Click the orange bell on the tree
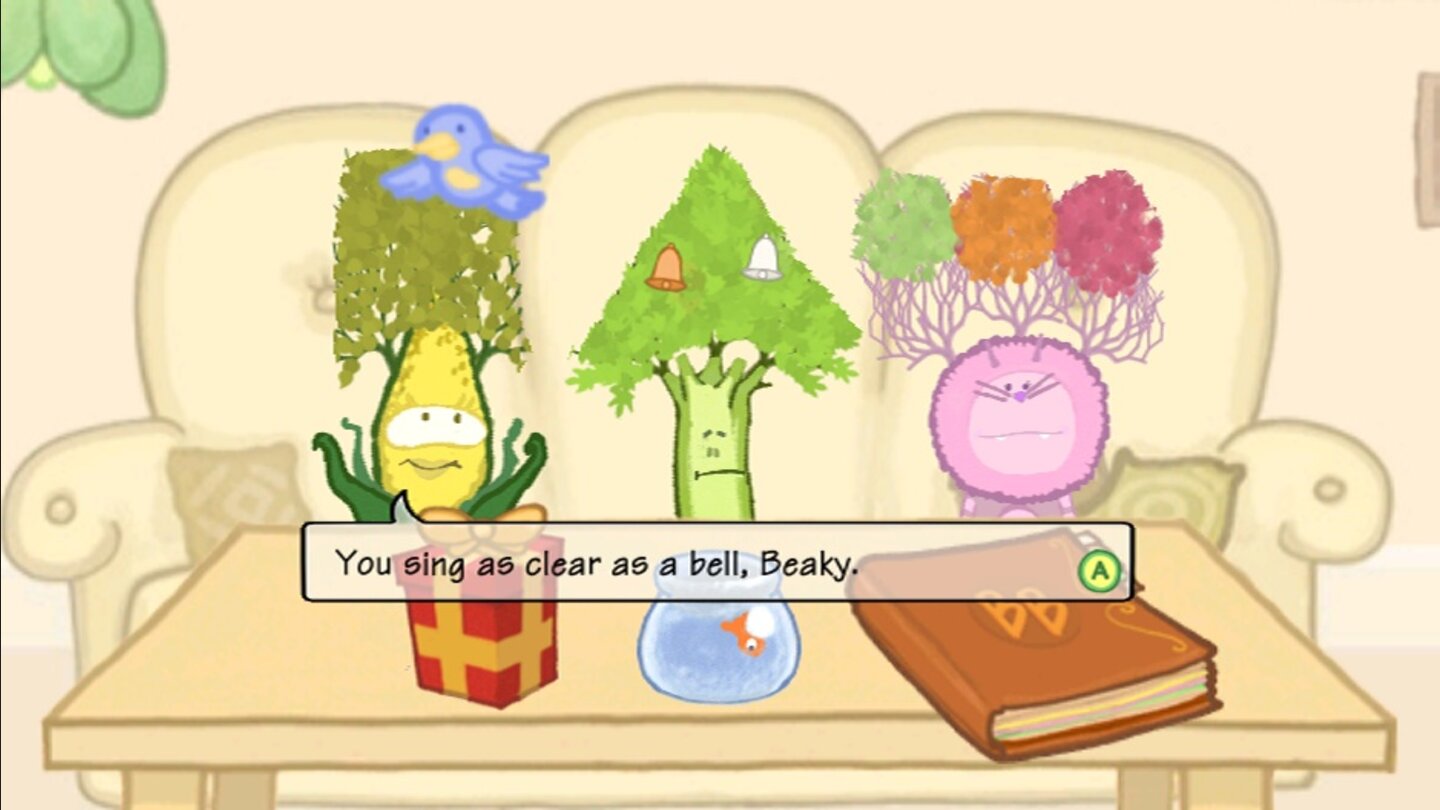This screenshot has width=1440, height=810. coord(668,266)
